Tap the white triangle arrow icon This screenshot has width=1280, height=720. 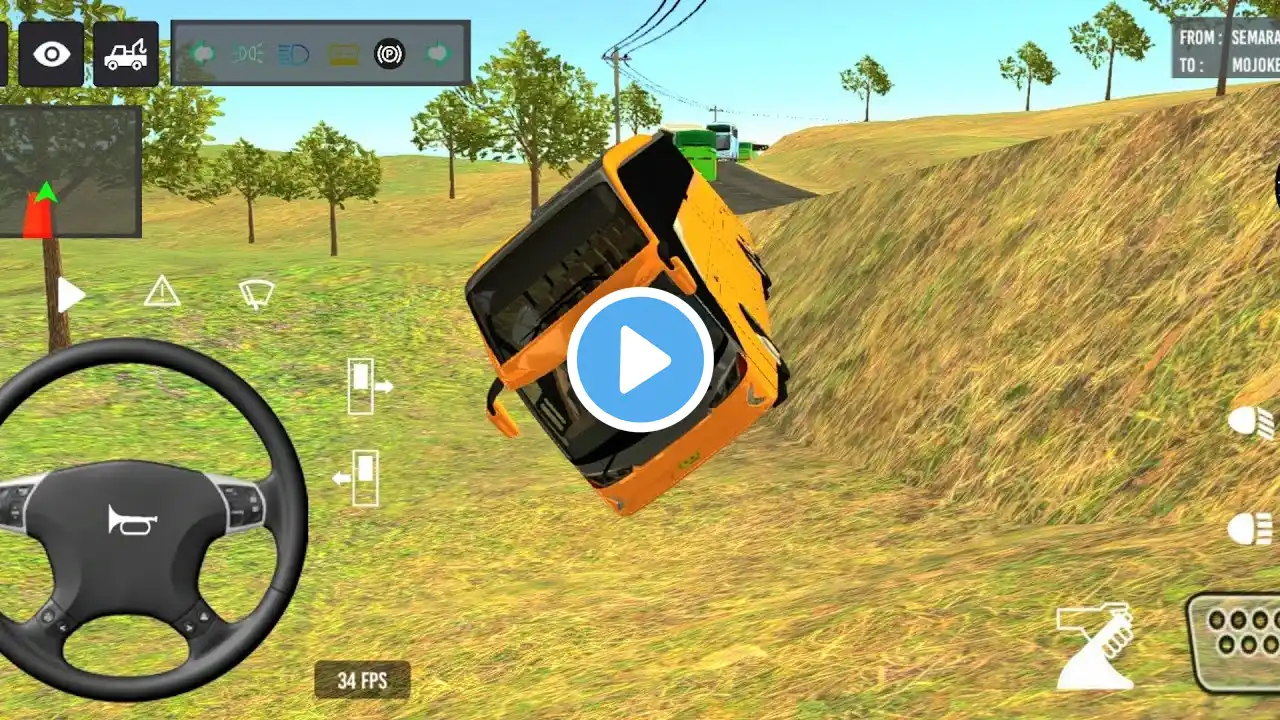click(x=70, y=295)
